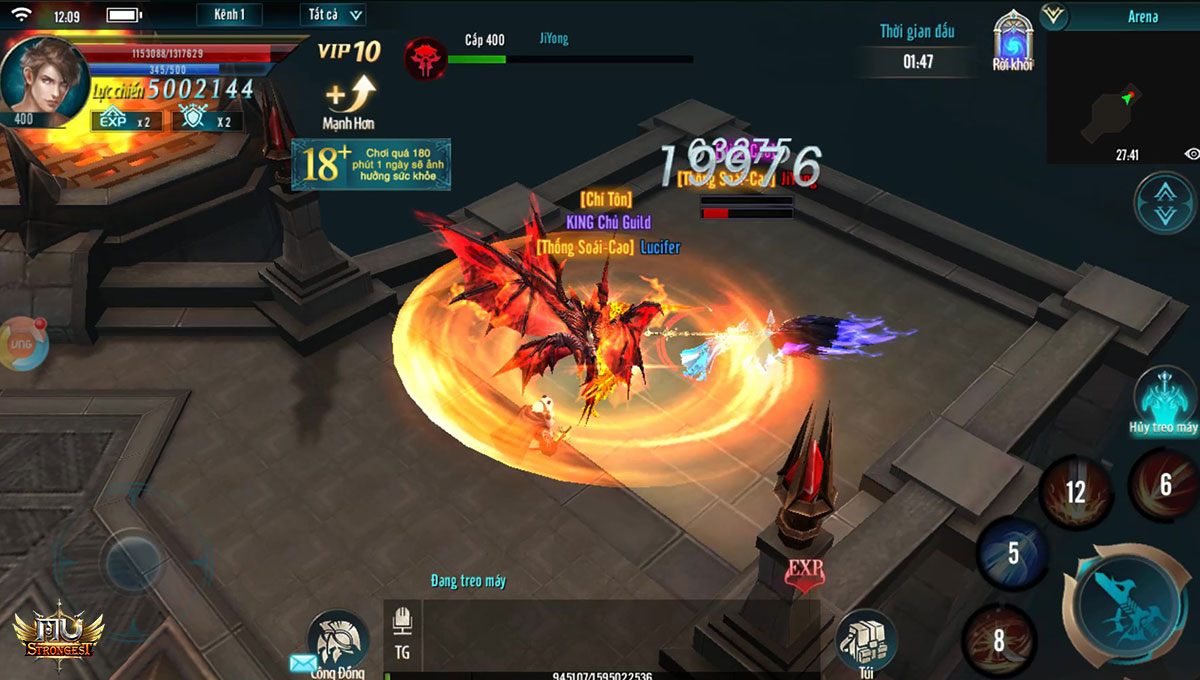Screen dimensions: 1200x680
Task: Click the double-arrow switch button
Action: [1164, 204]
